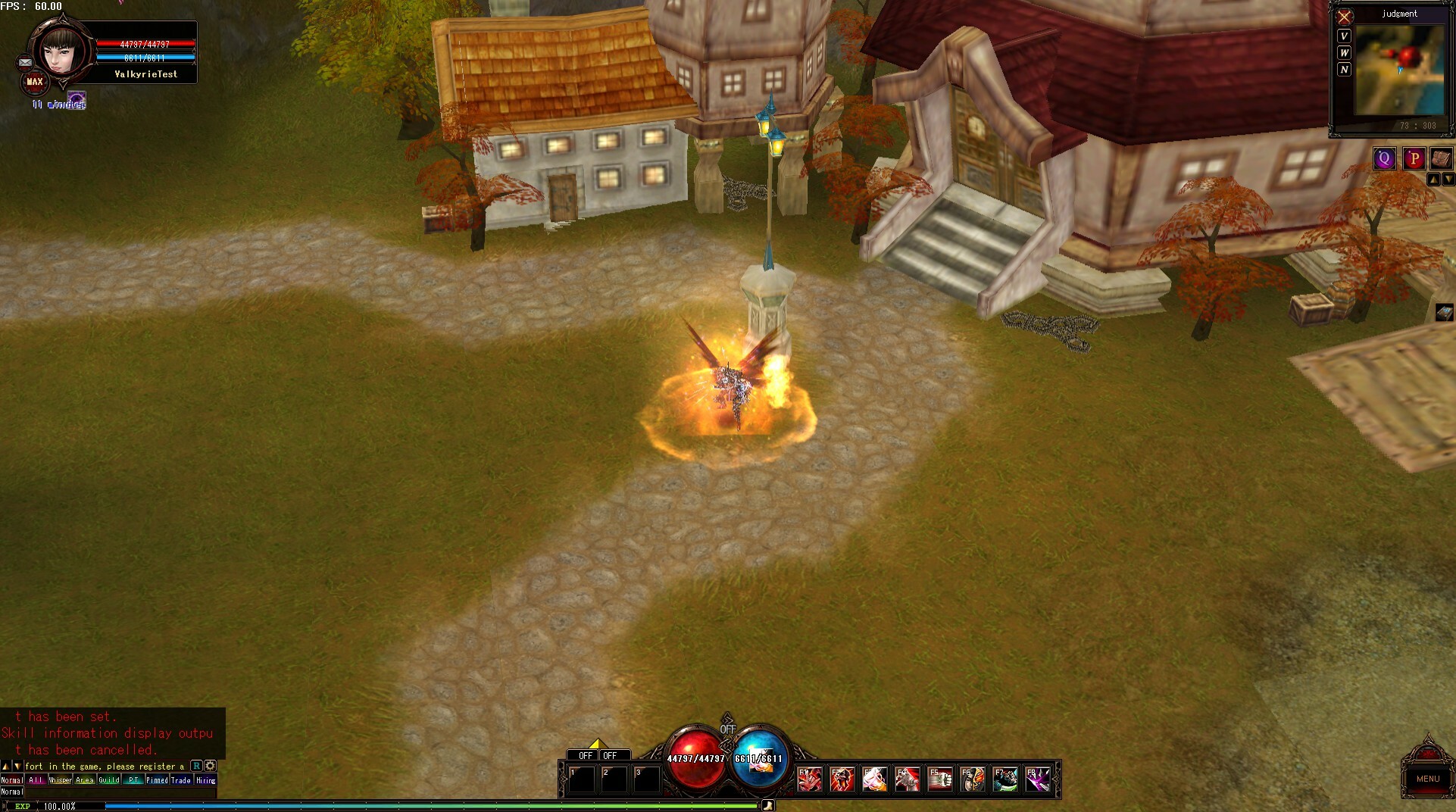
Task: Activate the F4 grab skill icon
Action: pos(909,779)
